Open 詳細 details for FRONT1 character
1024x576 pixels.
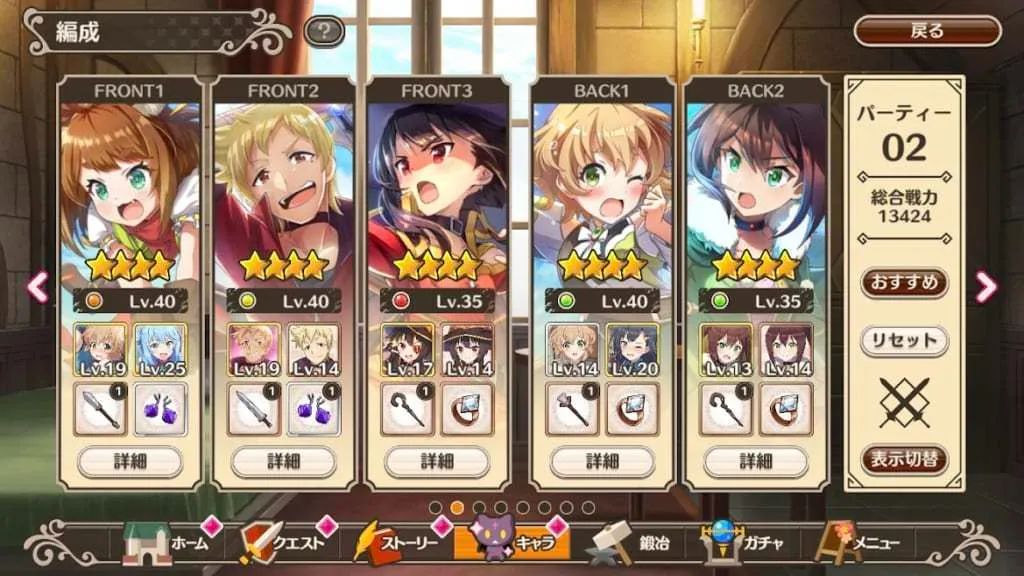(130, 461)
